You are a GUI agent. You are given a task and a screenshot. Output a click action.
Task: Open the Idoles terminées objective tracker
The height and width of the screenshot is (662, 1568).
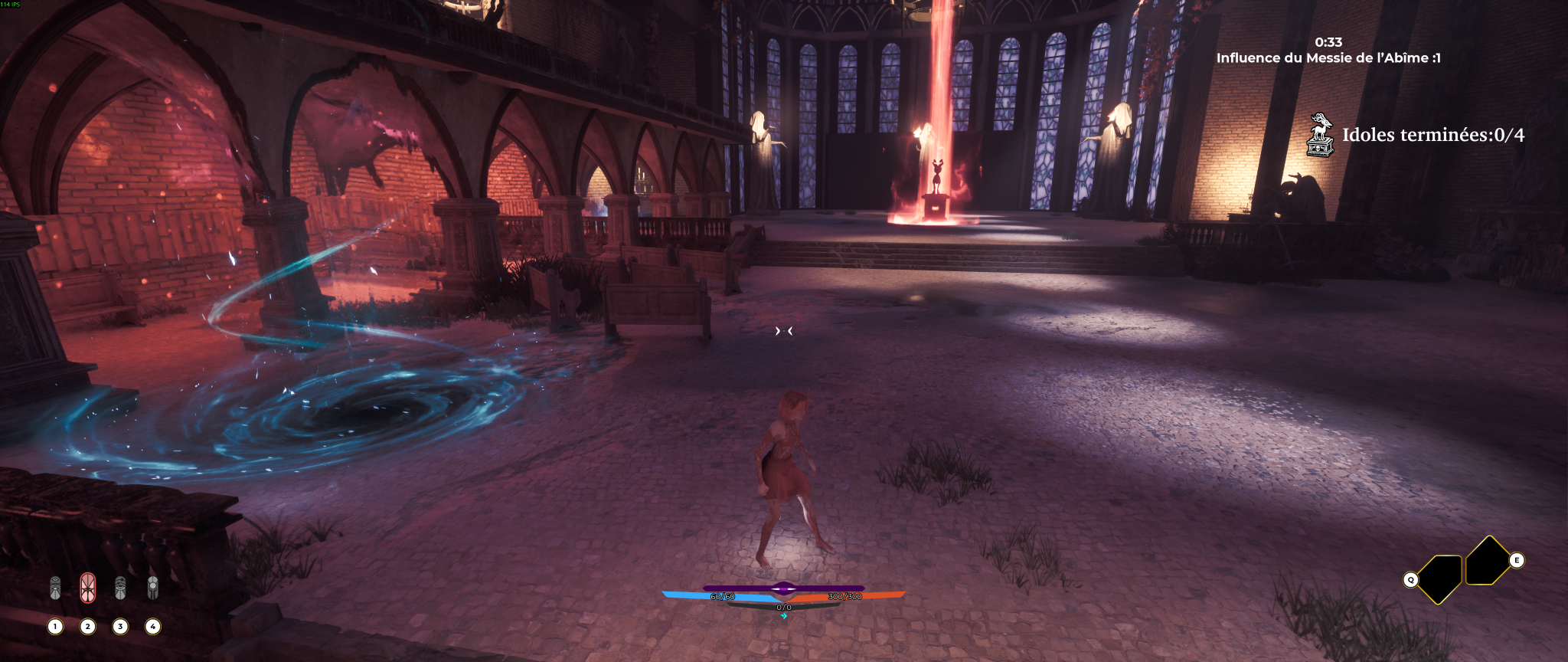point(1432,135)
